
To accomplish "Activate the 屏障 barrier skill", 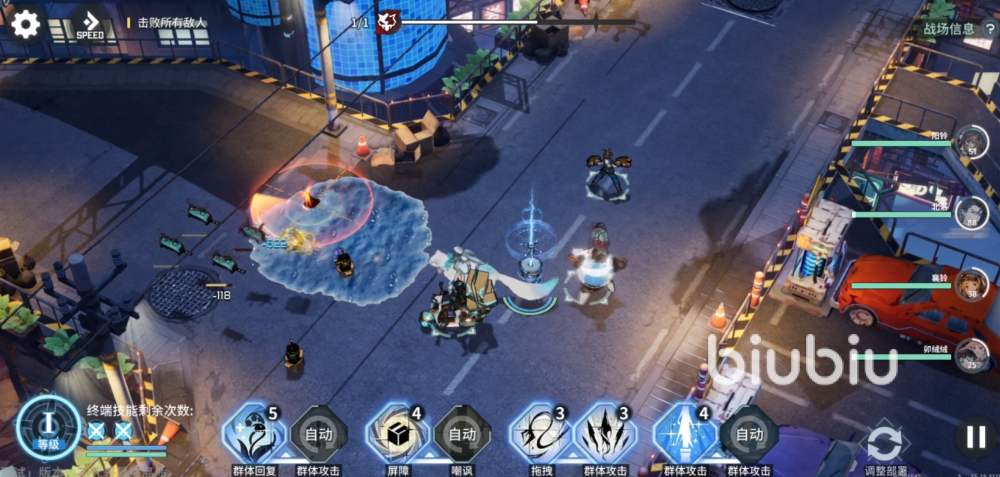I will click(398, 434).
